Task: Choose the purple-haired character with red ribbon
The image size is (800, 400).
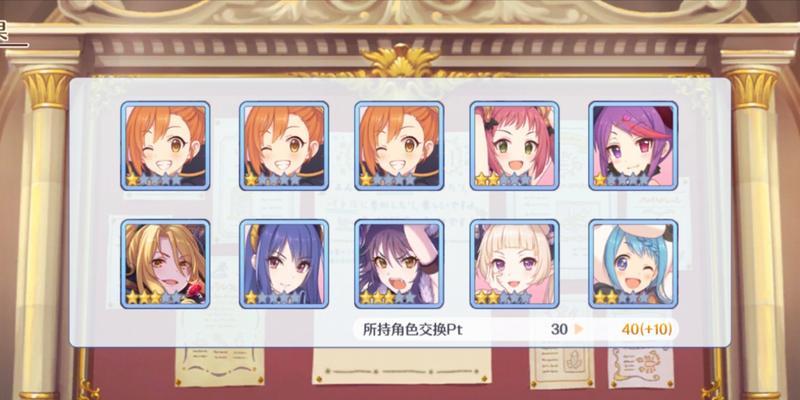Action: click(632, 146)
